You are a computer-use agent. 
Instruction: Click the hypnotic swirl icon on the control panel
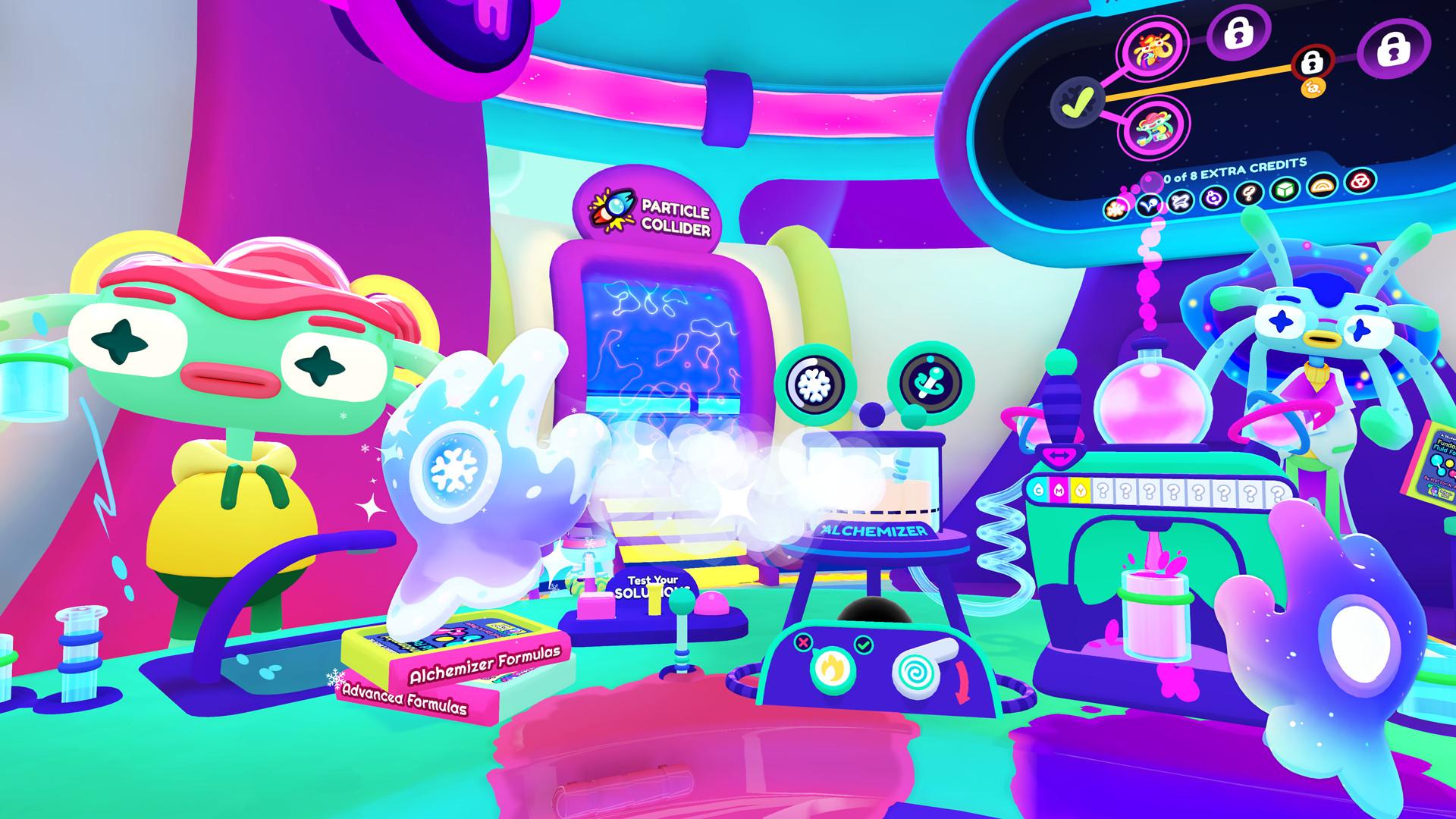(x=916, y=674)
